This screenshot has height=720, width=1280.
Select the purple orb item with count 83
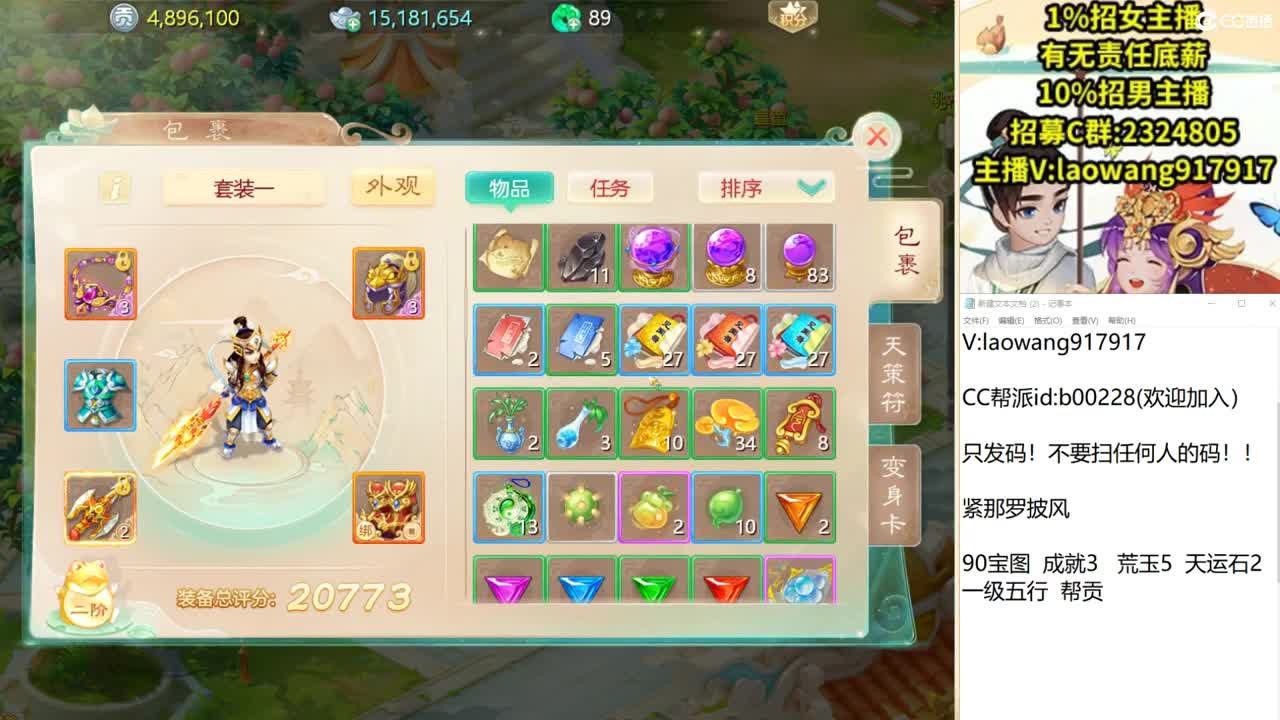800,257
